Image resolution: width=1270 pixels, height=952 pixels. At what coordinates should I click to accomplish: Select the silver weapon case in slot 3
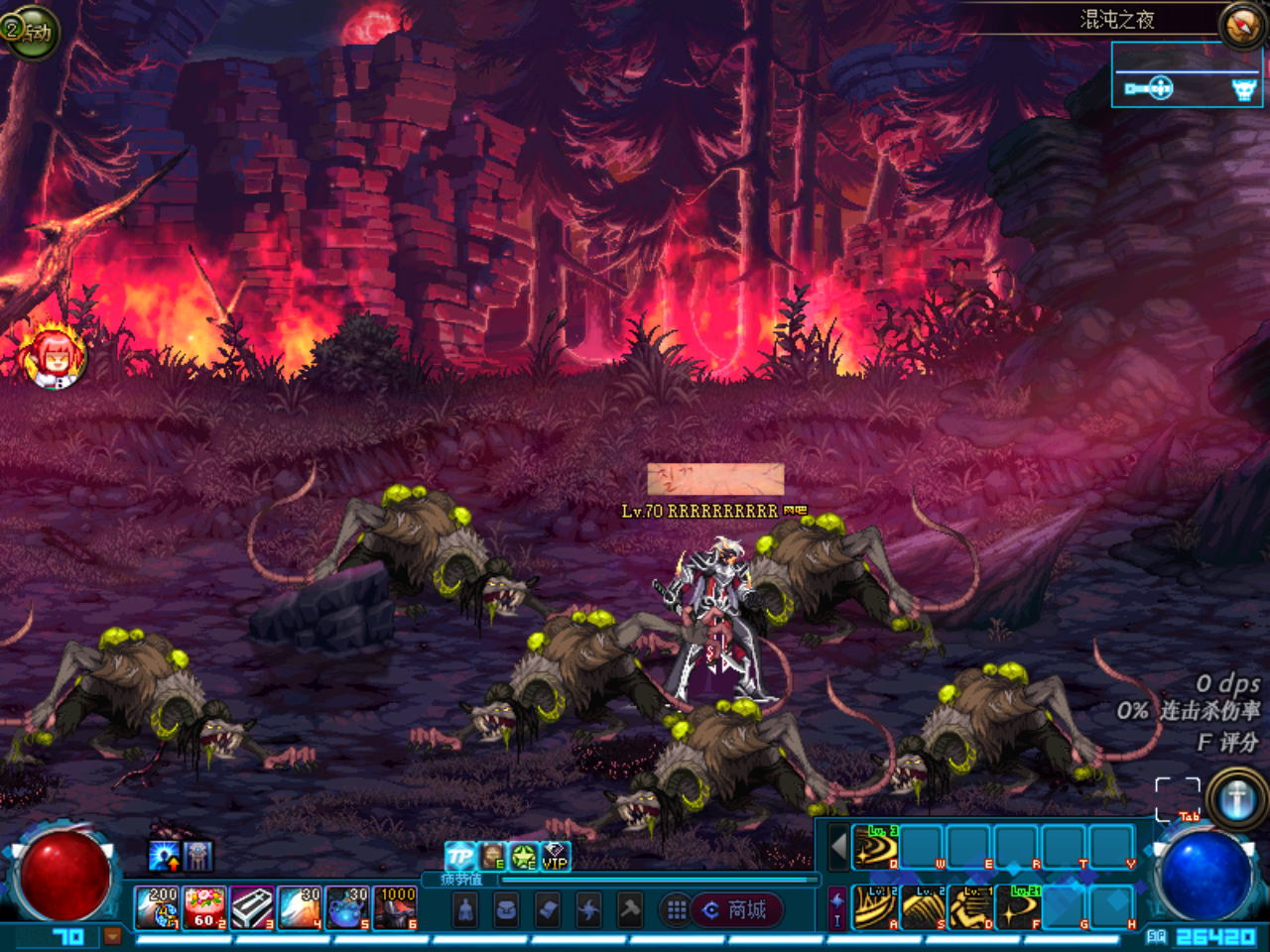[252, 907]
